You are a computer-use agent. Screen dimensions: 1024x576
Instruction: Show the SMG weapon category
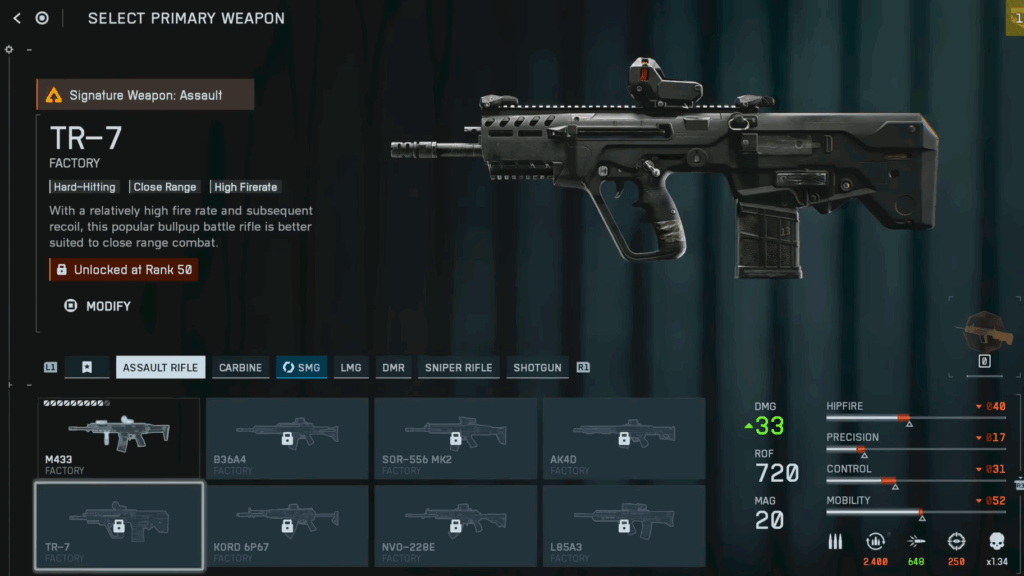coord(301,368)
